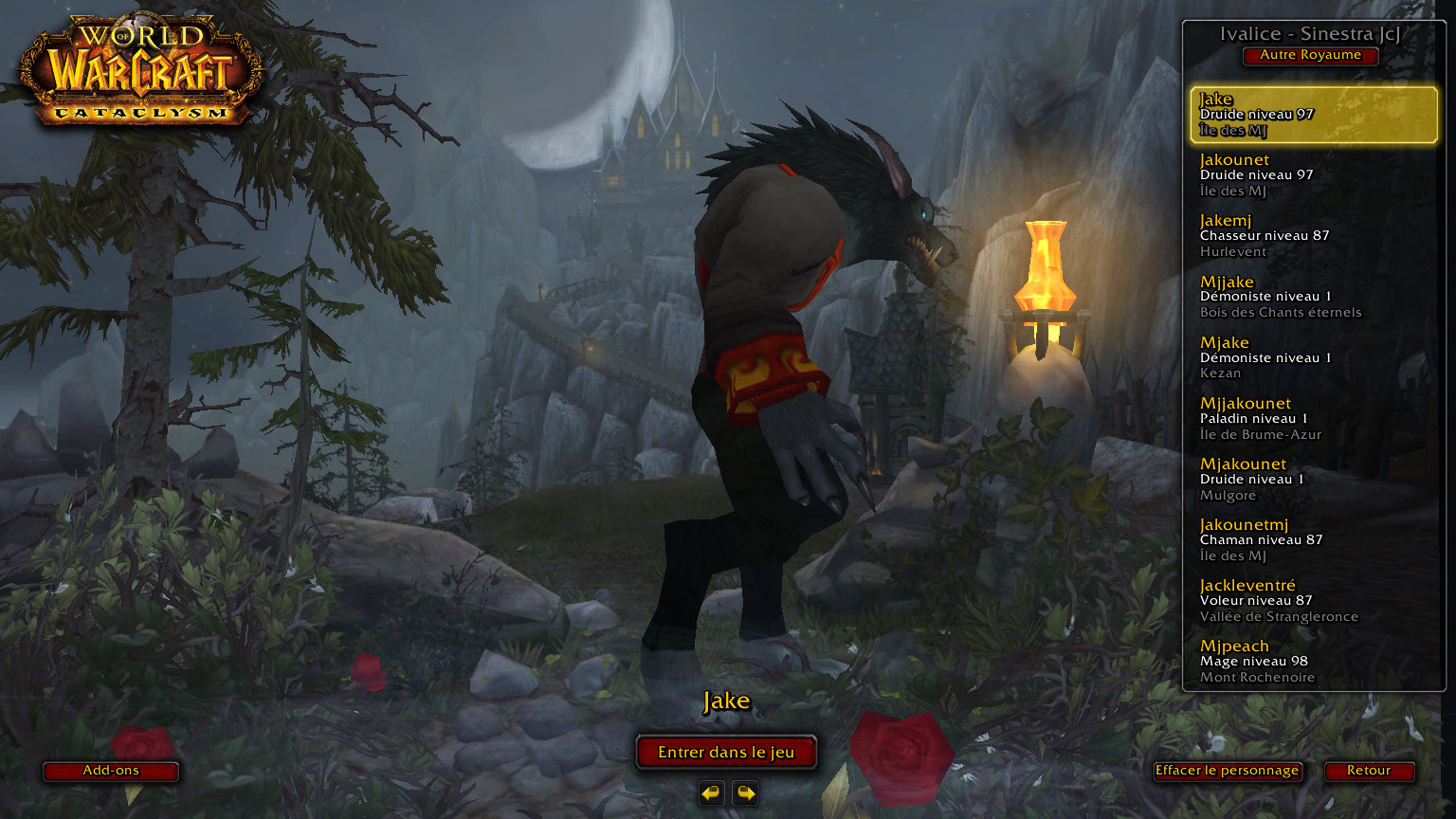Pick the Kezan warlock Mjake
Image resolution: width=1456 pixels, height=819 pixels.
click(x=1313, y=357)
